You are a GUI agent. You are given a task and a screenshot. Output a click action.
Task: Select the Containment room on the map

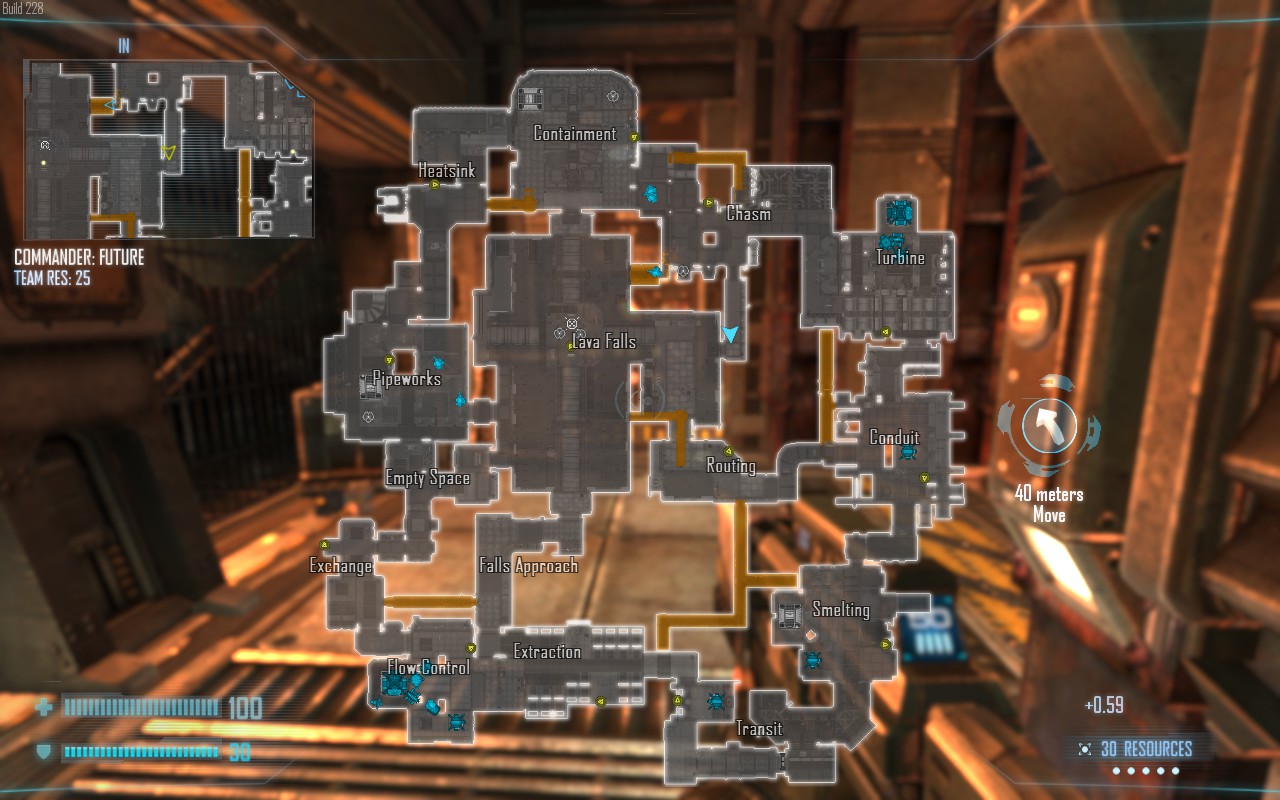[x=574, y=134]
